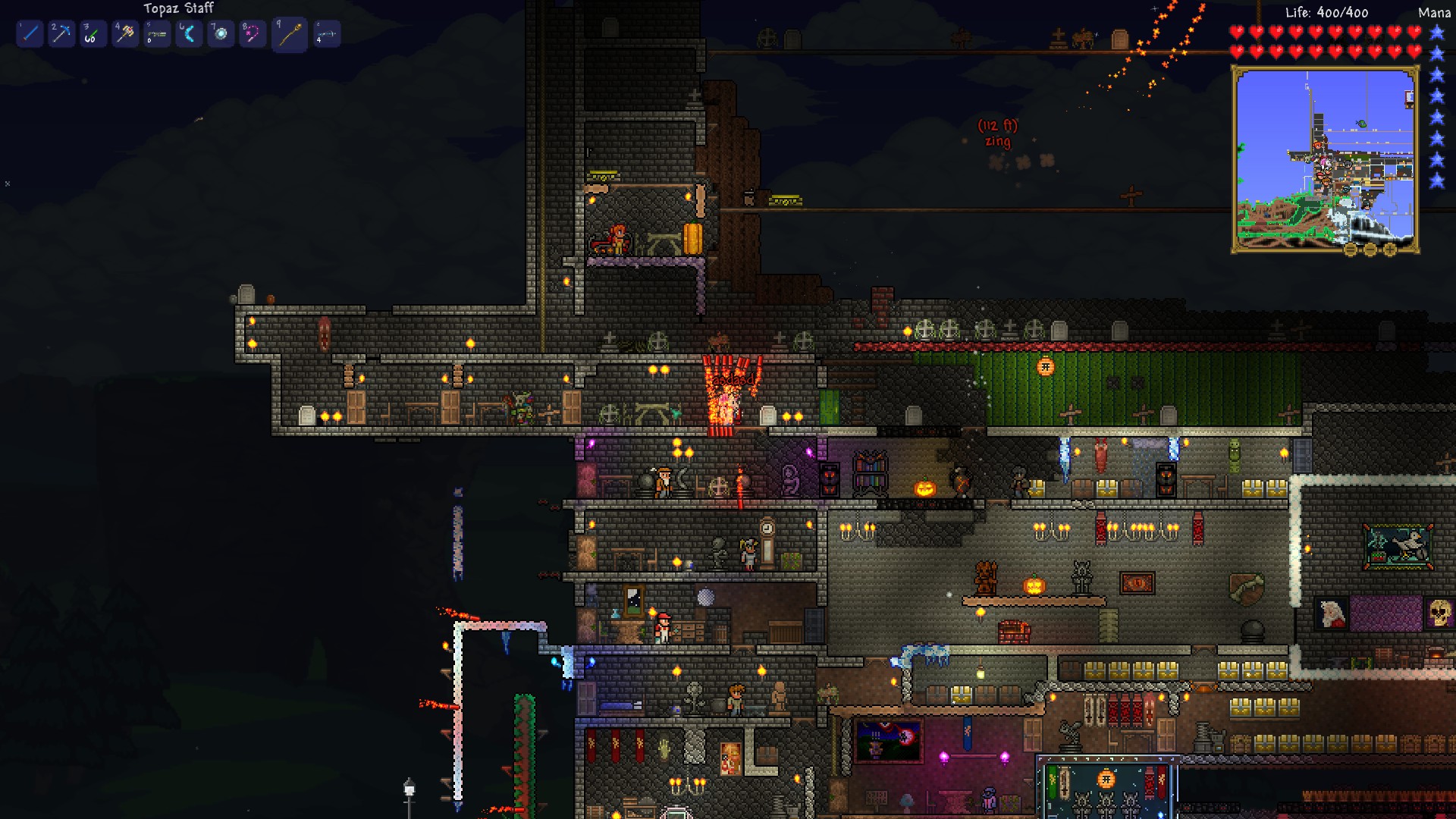Equip the blue pickaxe from the hotbar

61,33
